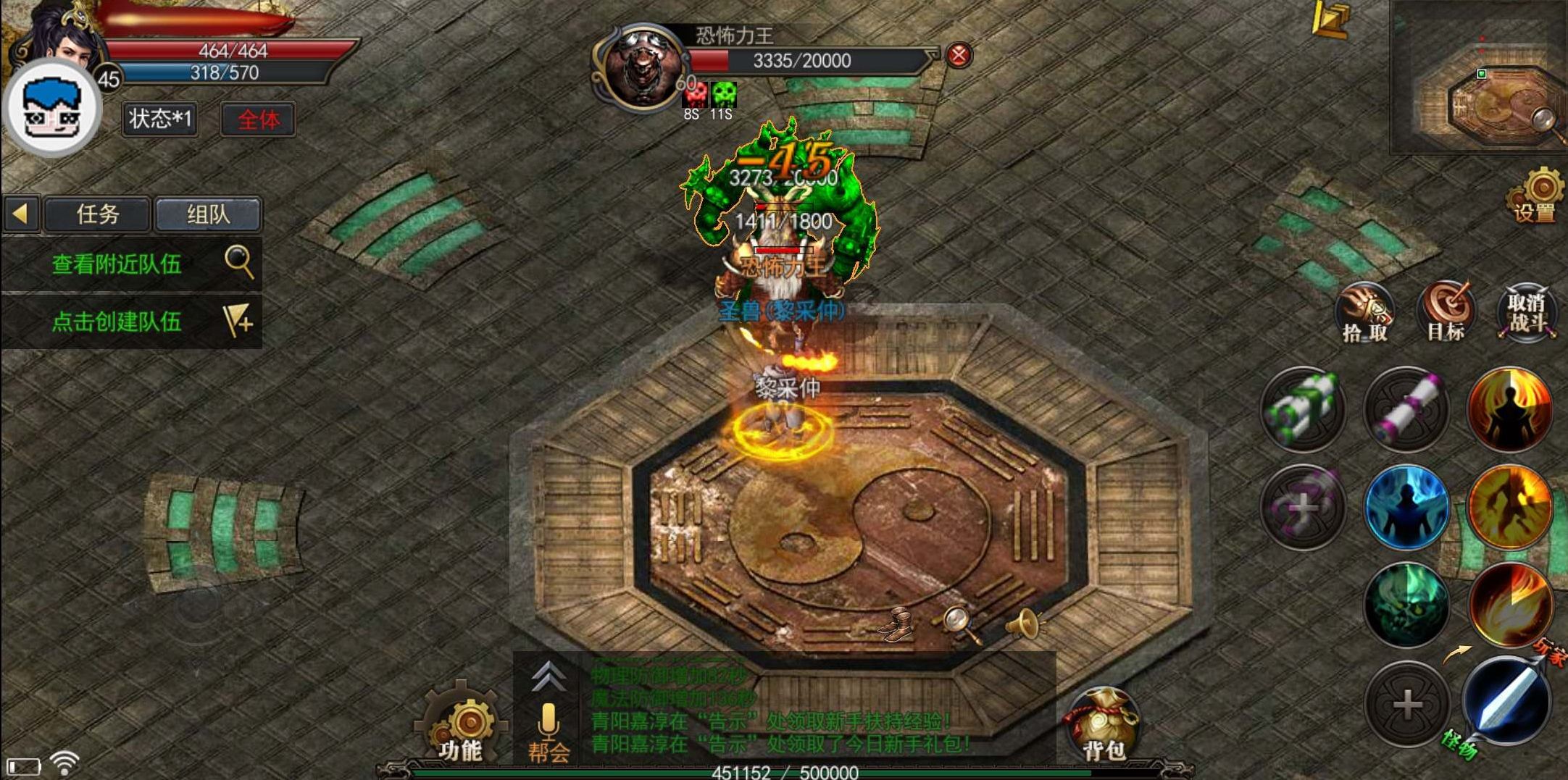This screenshot has width=1568, height=780.
Task: Open the 状态*1 status button
Action: coord(159,119)
